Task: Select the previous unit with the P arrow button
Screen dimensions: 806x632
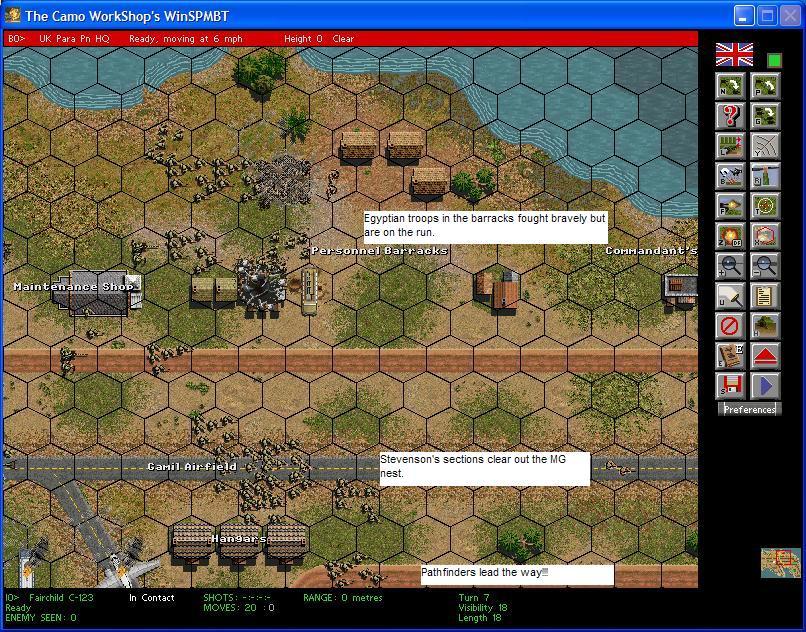Action: [765, 86]
